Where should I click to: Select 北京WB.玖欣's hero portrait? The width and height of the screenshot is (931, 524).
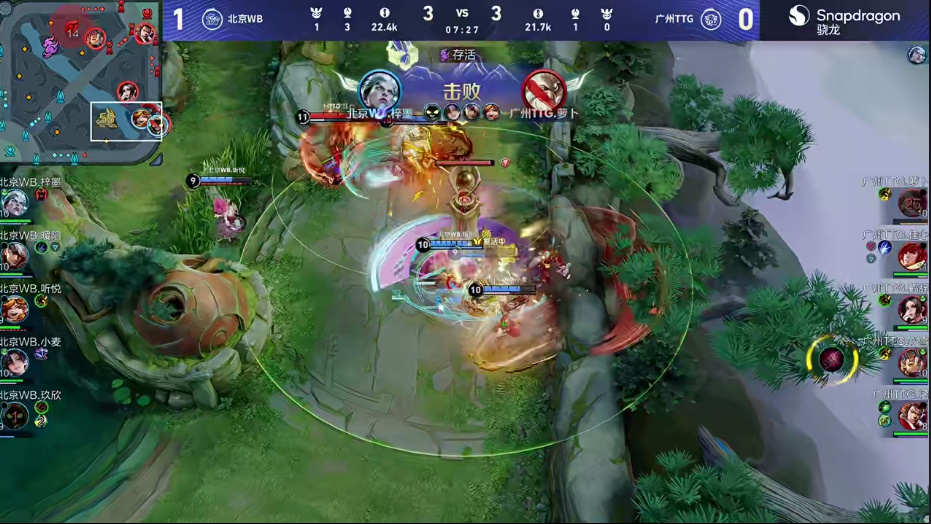tap(14, 414)
